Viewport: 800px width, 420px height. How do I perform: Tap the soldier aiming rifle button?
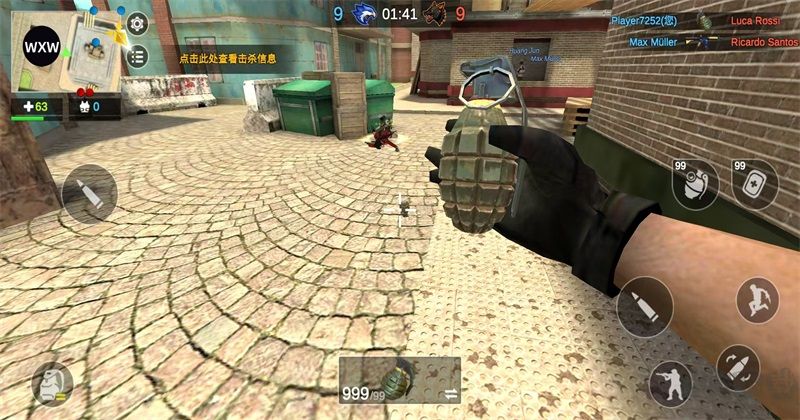pos(670,383)
